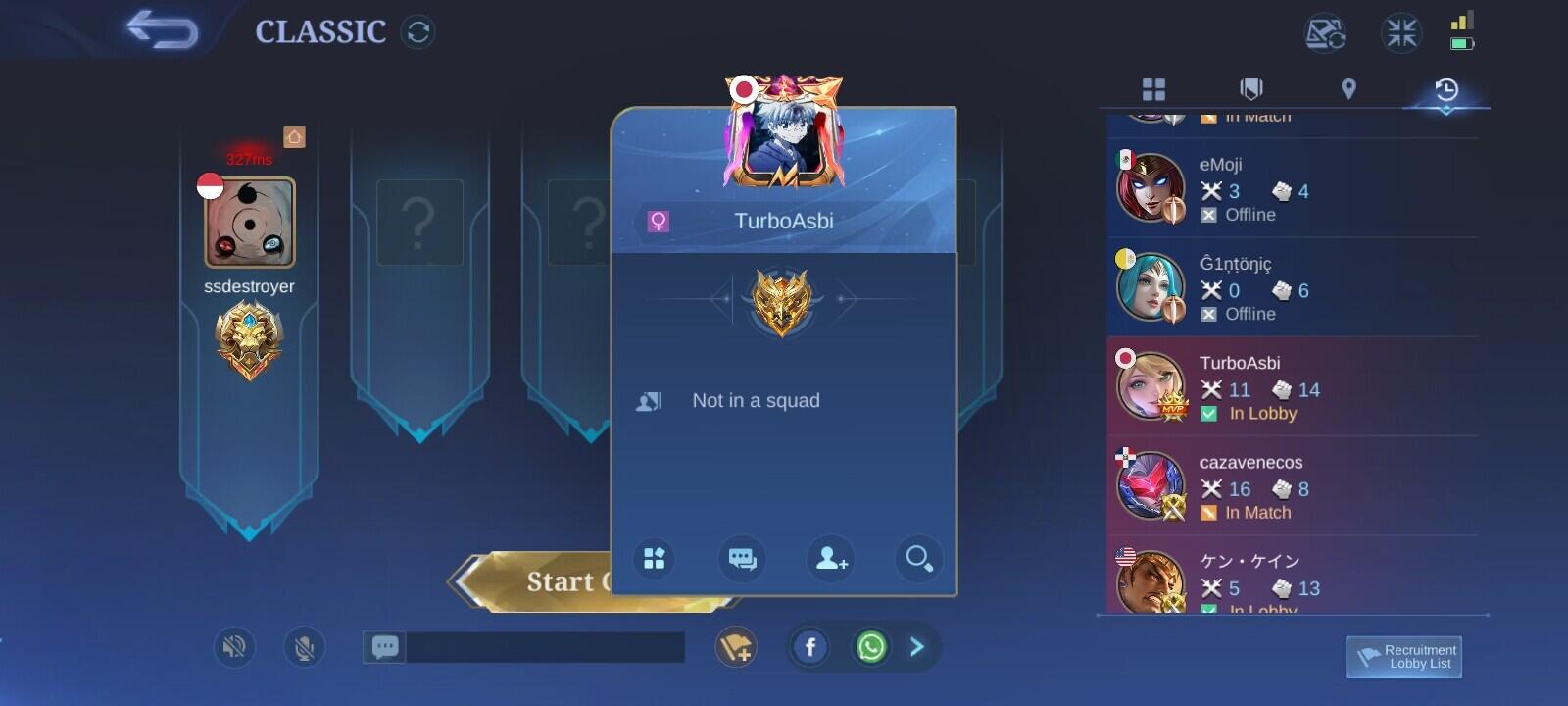Screen dimensions: 1568x706
Task: Add TurboAsbi as a friend
Action: 831,559
